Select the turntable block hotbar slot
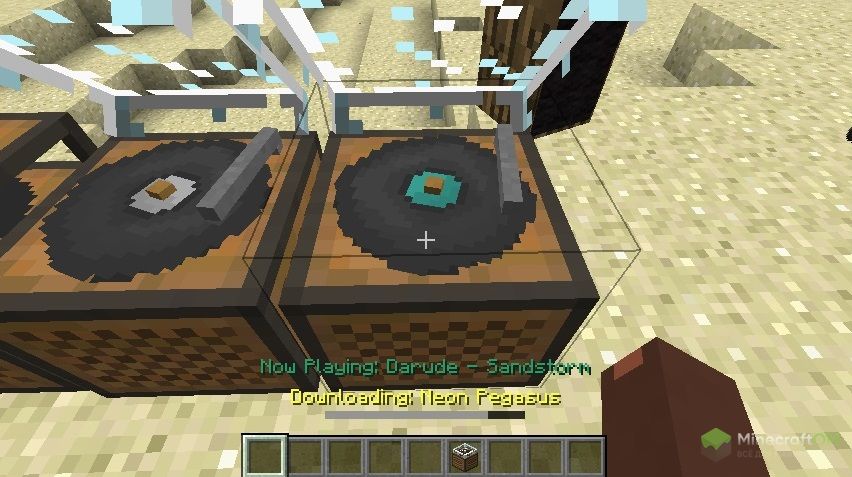This screenshot has width=852, height=477. (x=466, y=456)
